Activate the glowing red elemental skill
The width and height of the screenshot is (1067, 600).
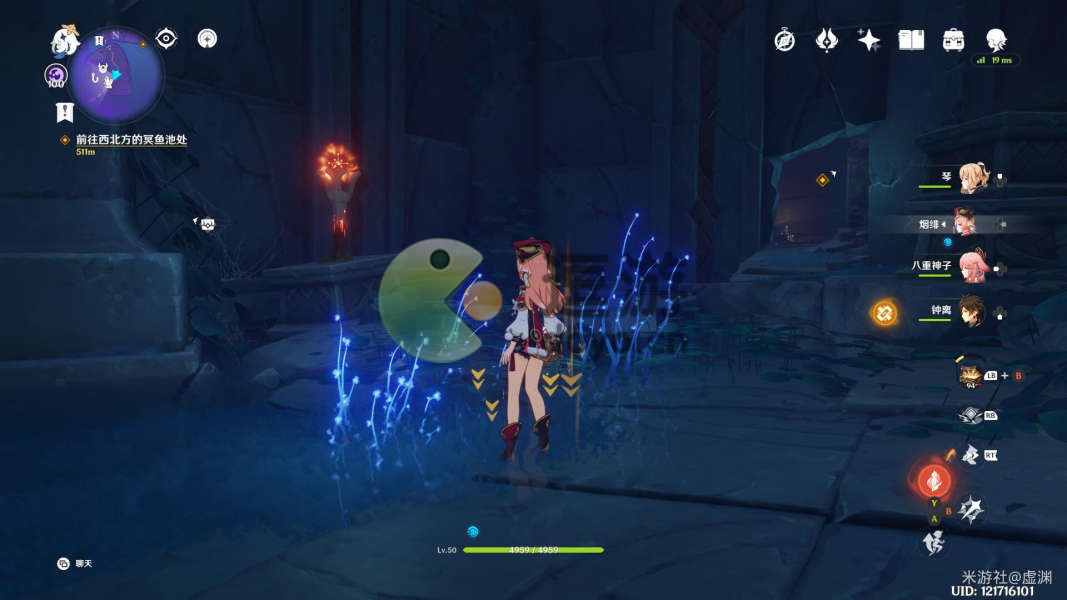(x=934, y=481)
